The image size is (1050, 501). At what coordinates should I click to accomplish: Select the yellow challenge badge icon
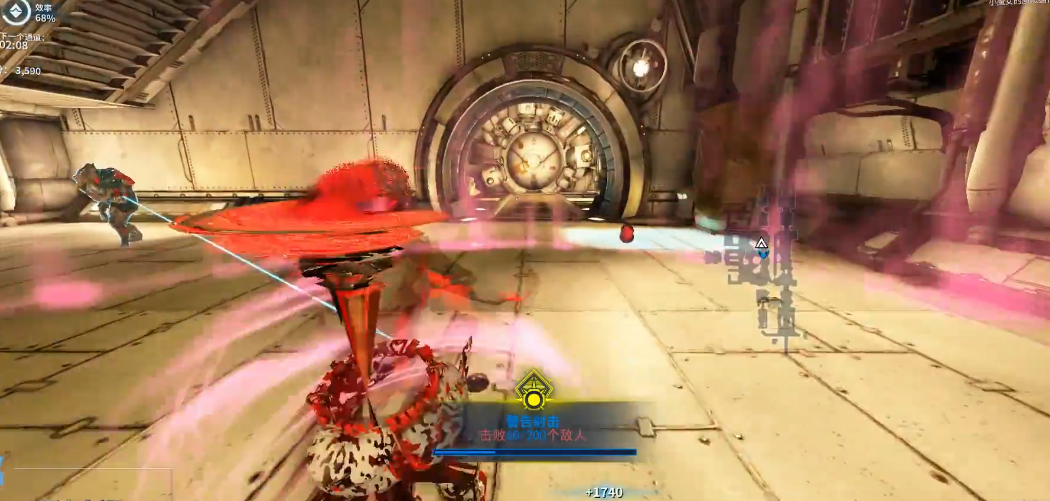[534, 392]
